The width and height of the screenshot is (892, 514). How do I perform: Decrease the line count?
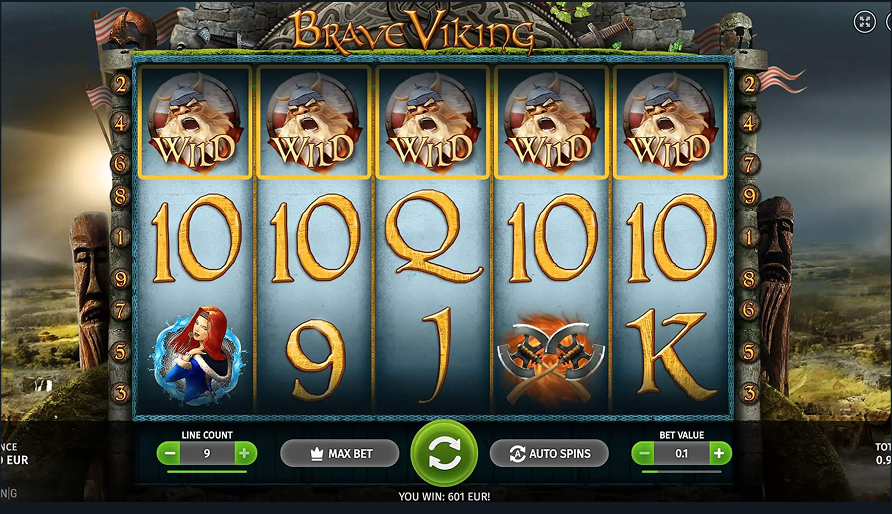tap(169, 453)
